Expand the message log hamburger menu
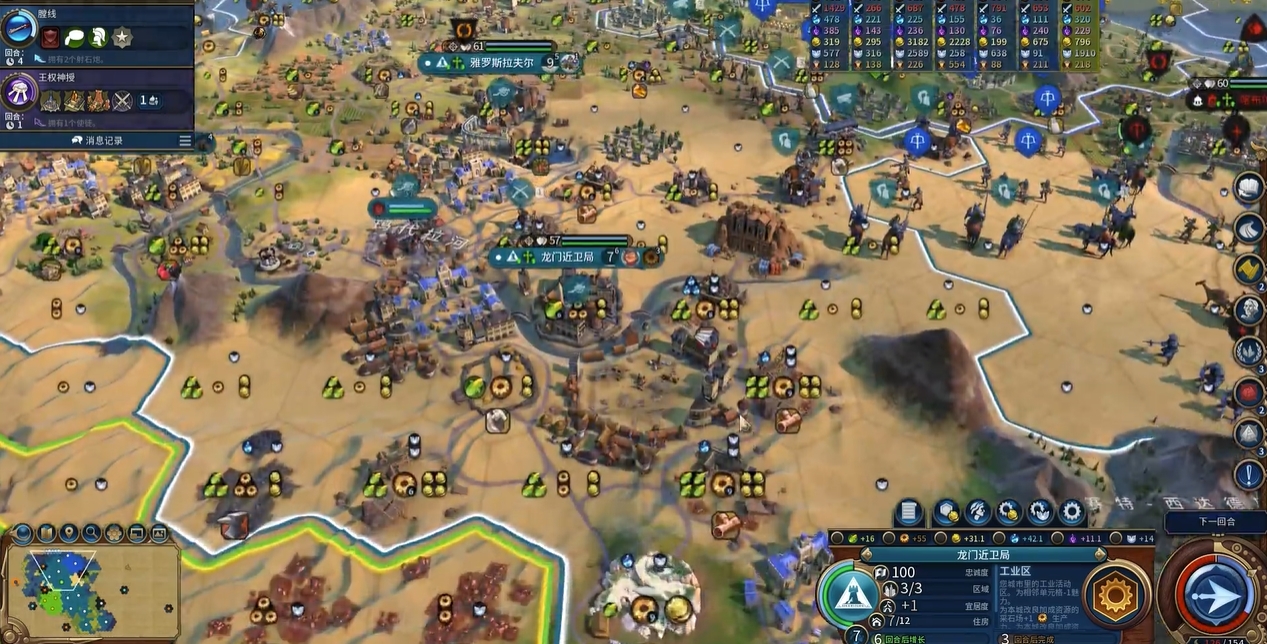1267x644 pixels. [185, 141]
